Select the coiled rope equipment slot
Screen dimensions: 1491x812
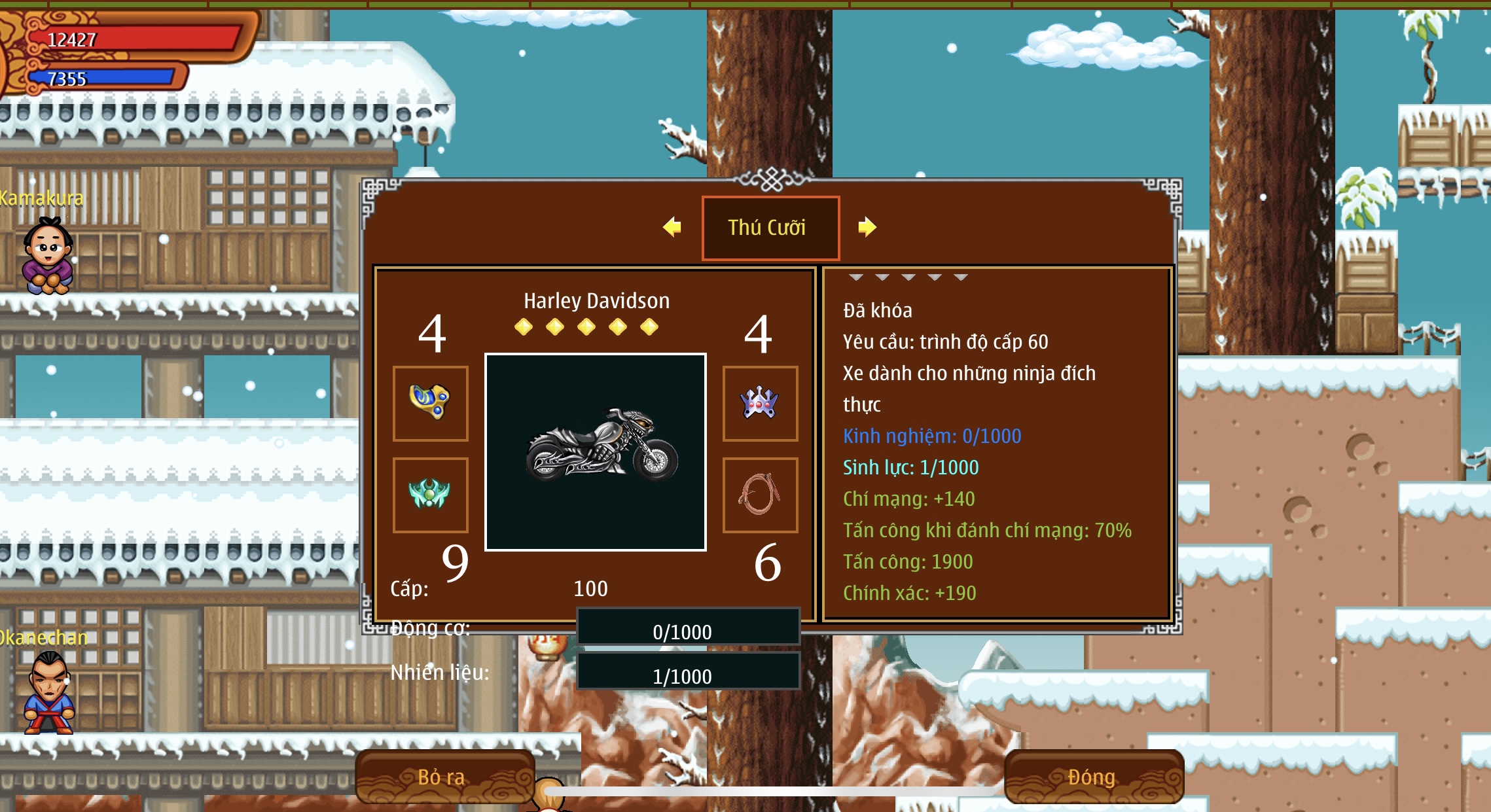pyautogui.click(x=759, y=494)
